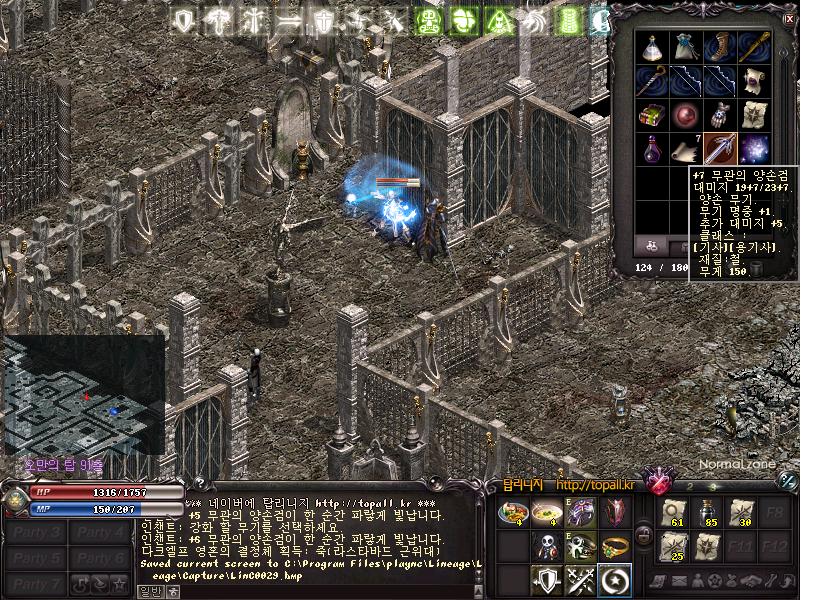Select the gold emerald ring slot
Viewport: 840px width, 600px height.
tap(614, 546)
